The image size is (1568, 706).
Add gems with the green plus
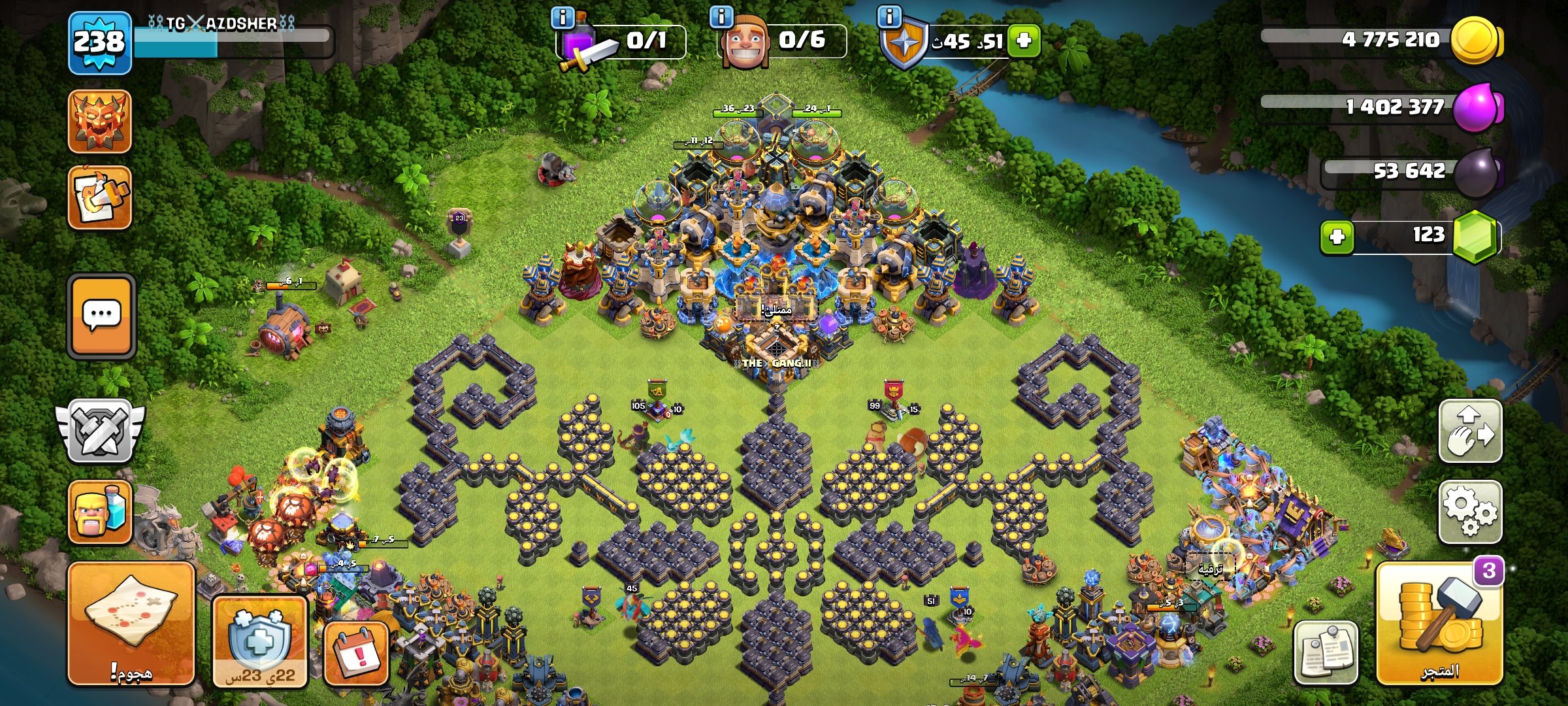(1337, 236)
